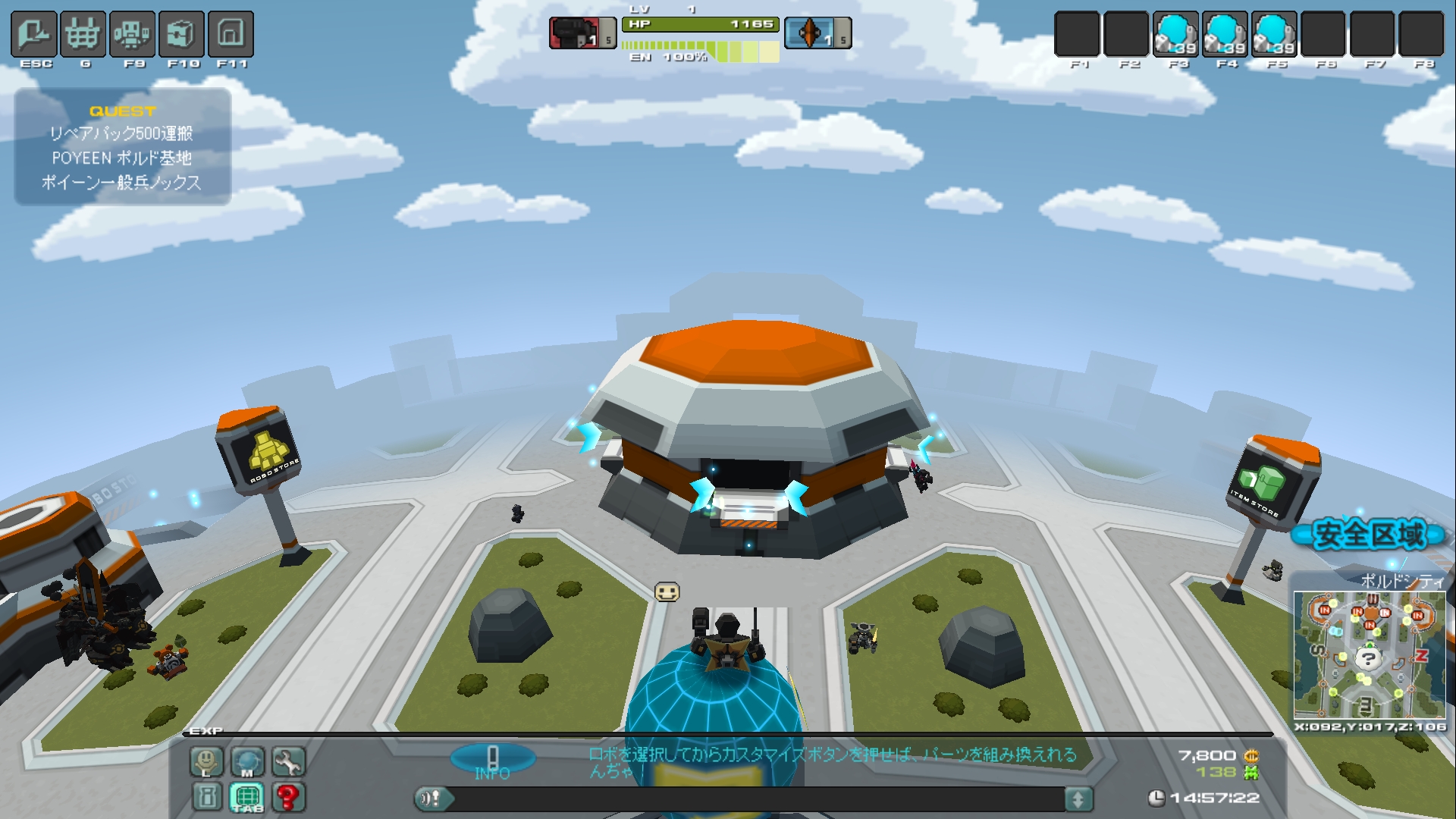Expand the chat log arrow button
Screen dimensions: 1456x819
pyautogui.click(x=1078, y=799)
